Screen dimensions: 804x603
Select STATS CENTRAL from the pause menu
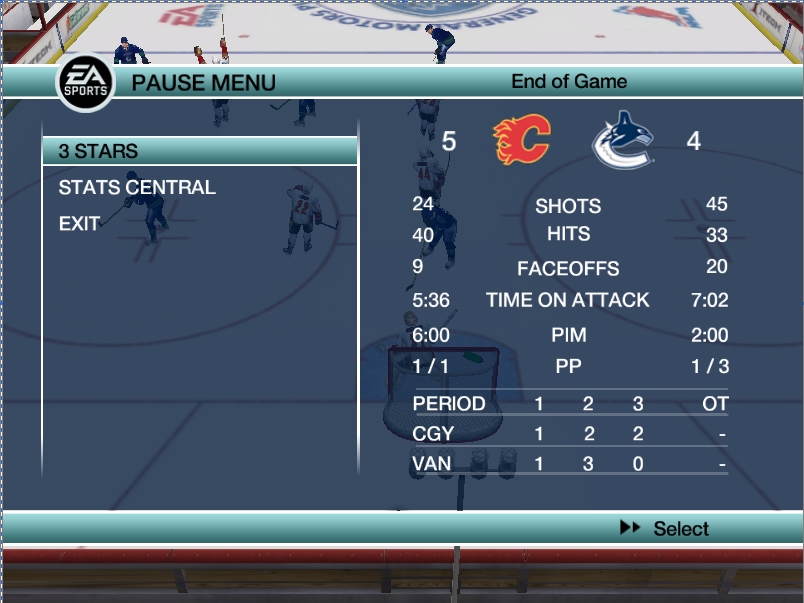tap(137, 187)
